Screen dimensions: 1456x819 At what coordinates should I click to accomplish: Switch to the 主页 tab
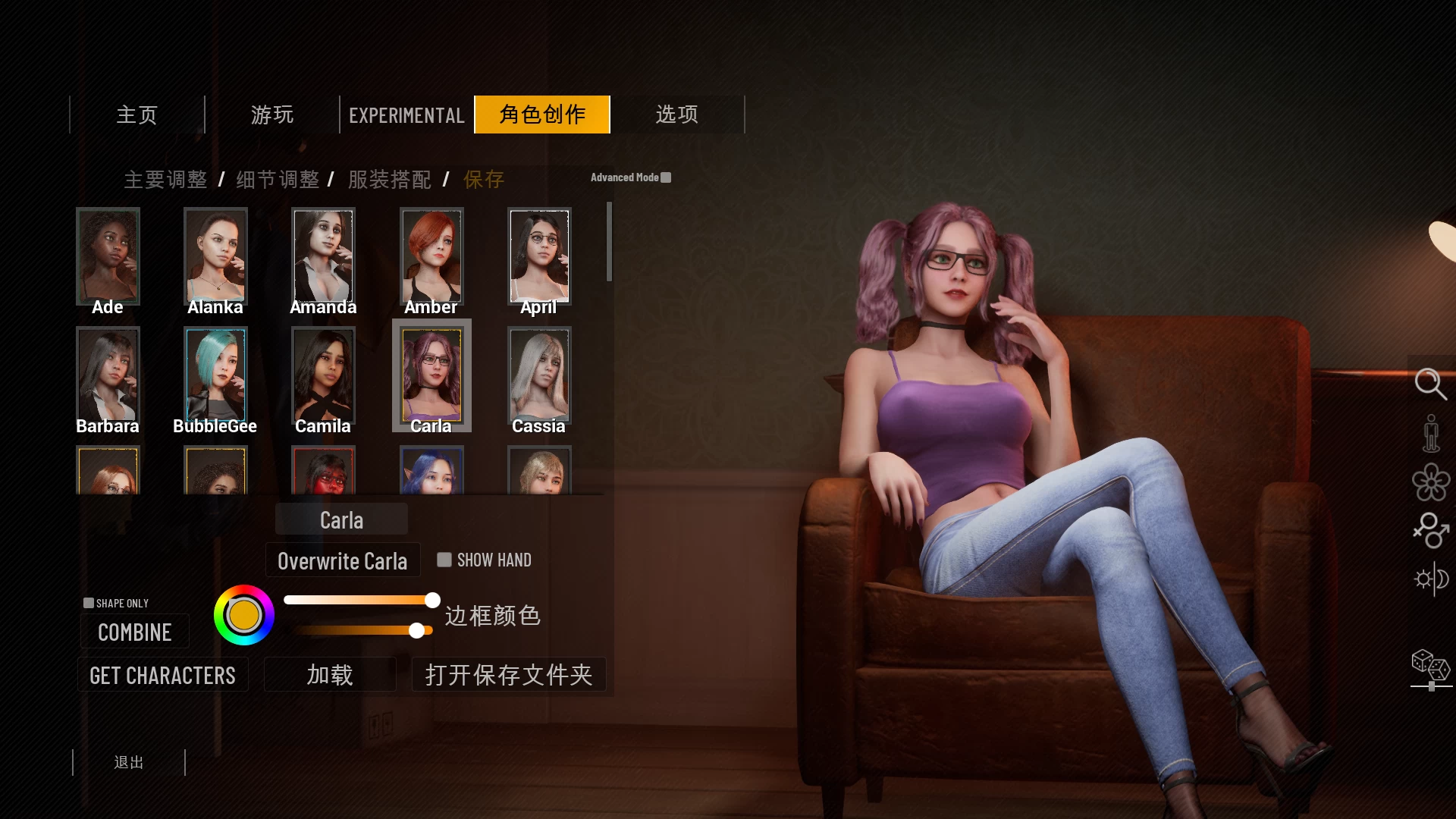tap(136, 115)
